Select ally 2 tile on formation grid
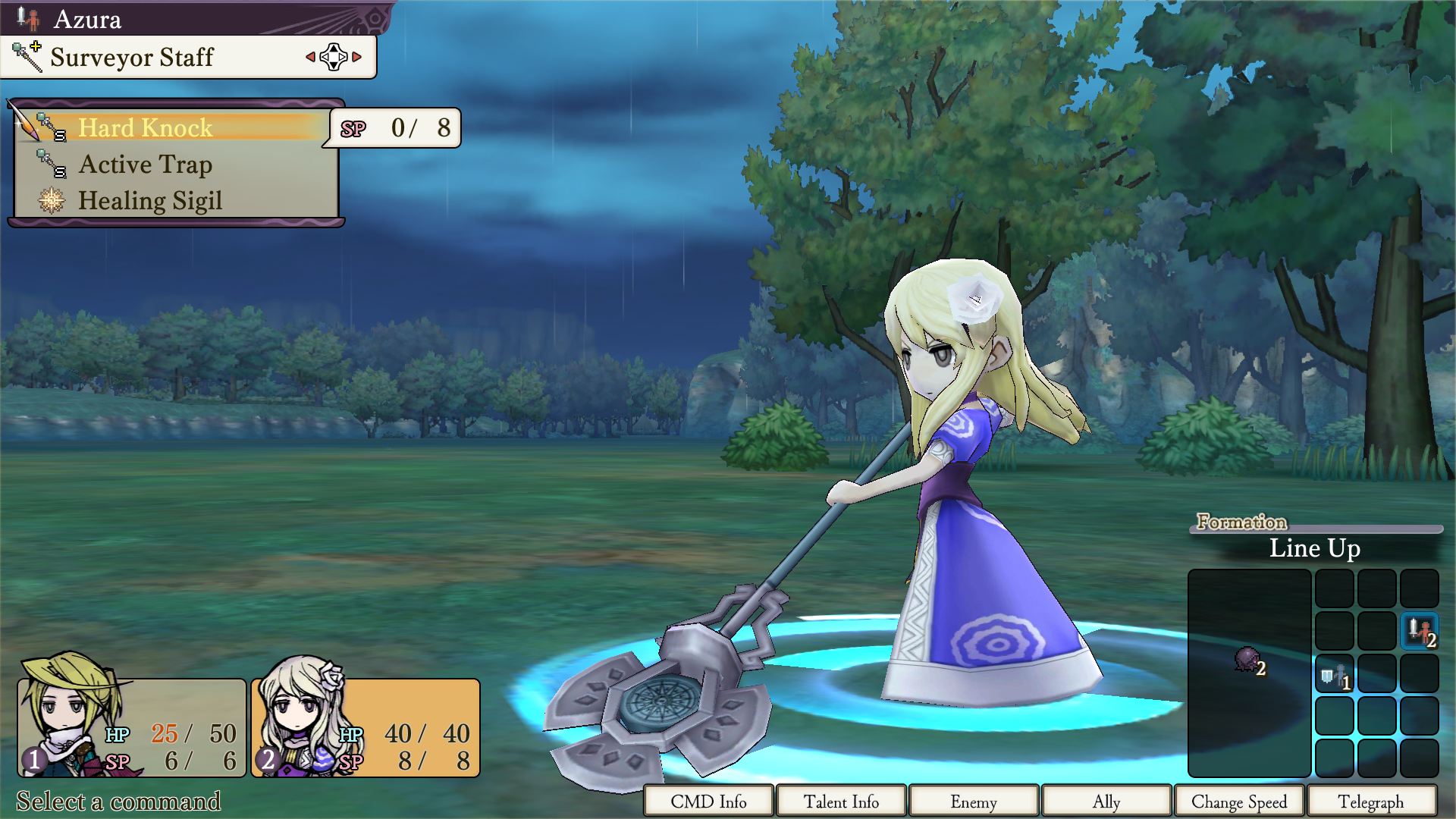The image size is (1456, 819). pos(1419,631)
